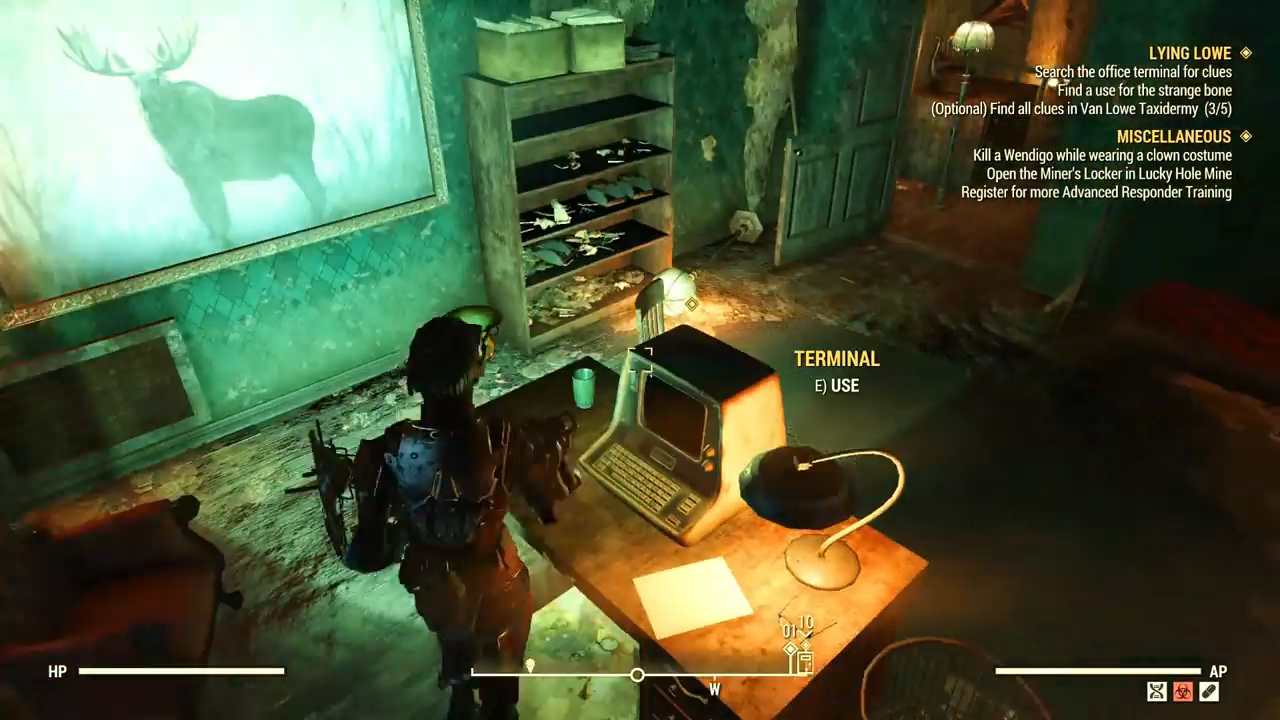1280x720 pixels.
Task: Click the red biohazard disease icon
Action: pos(1183,691)
